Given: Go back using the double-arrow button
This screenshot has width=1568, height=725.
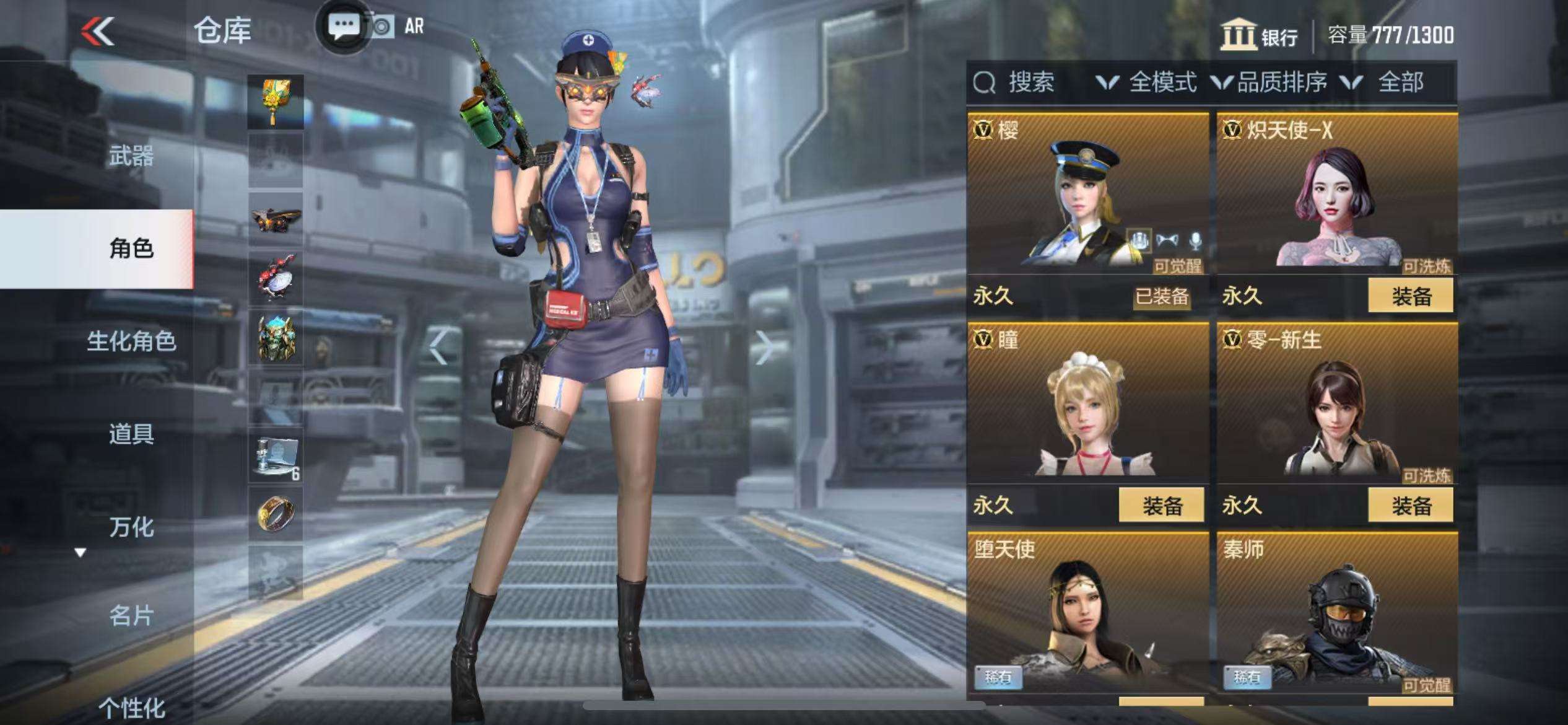Looking at the screenshot, I should point(99,31).
